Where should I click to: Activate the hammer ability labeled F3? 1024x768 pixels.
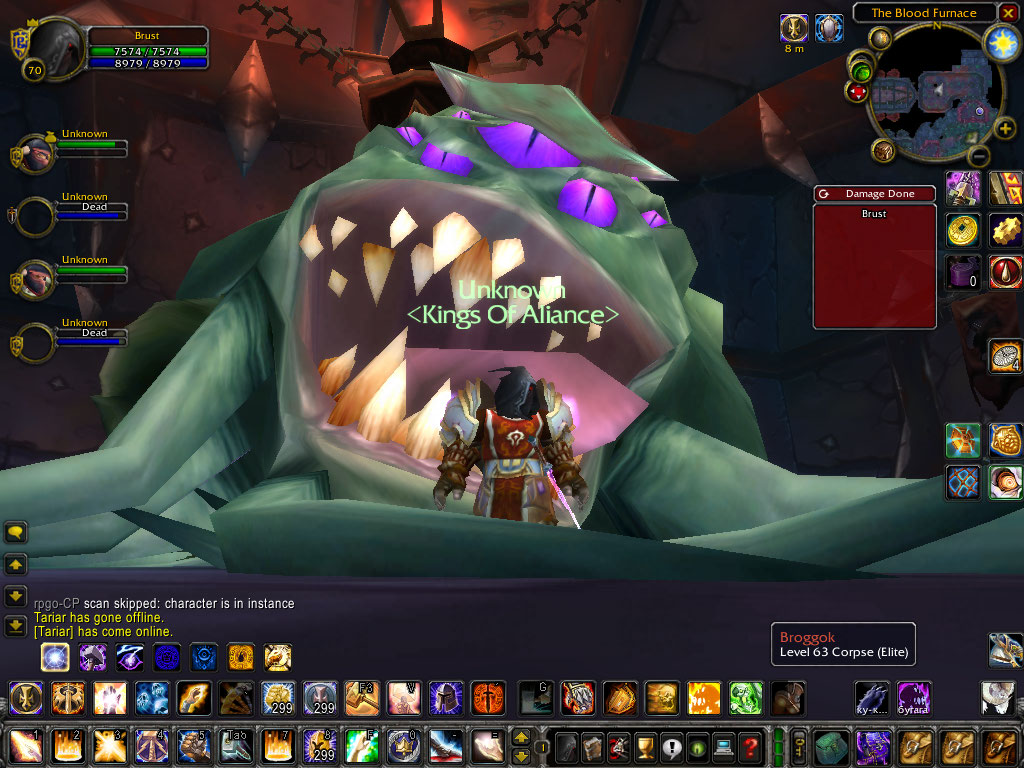361,697
